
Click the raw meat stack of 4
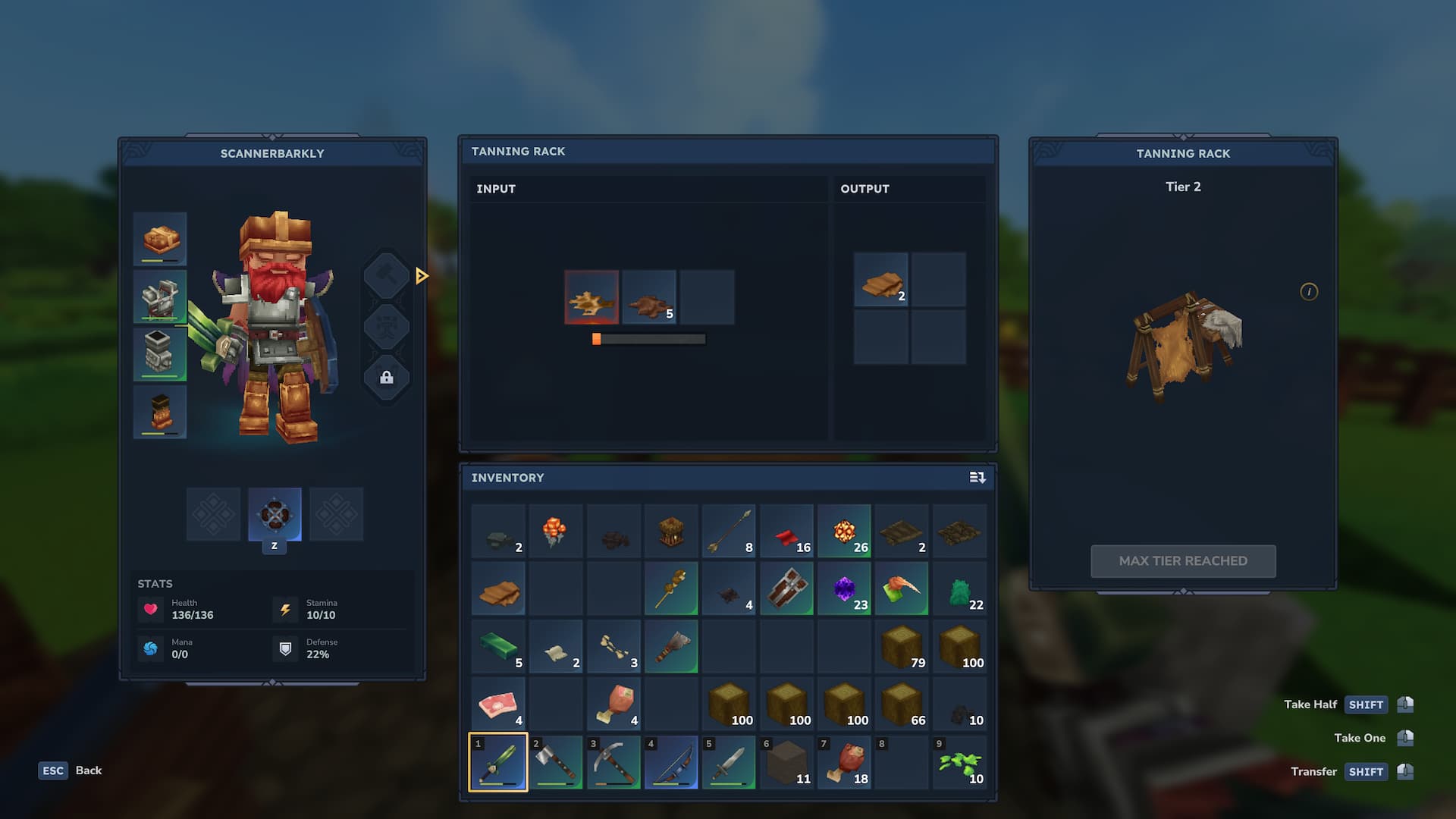click(x=498, y=705)
